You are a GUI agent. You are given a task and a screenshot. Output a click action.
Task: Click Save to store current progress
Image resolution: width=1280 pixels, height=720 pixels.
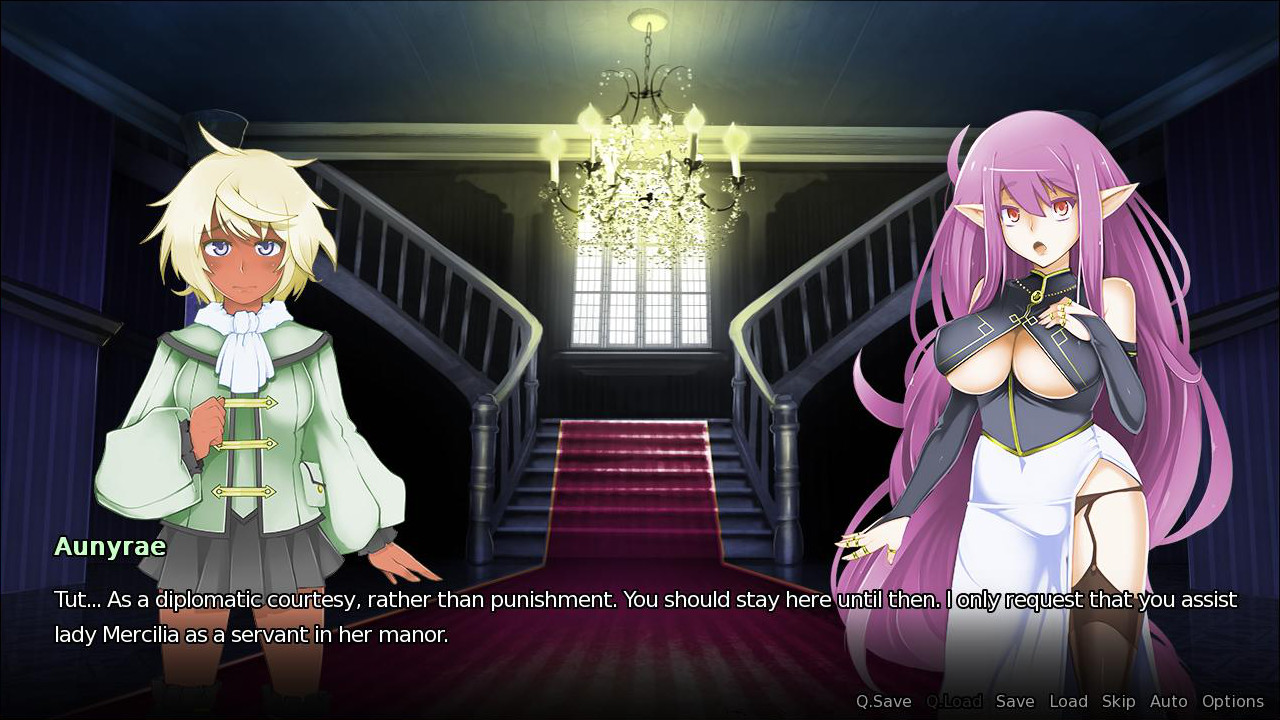click(x=1016, y=701)
